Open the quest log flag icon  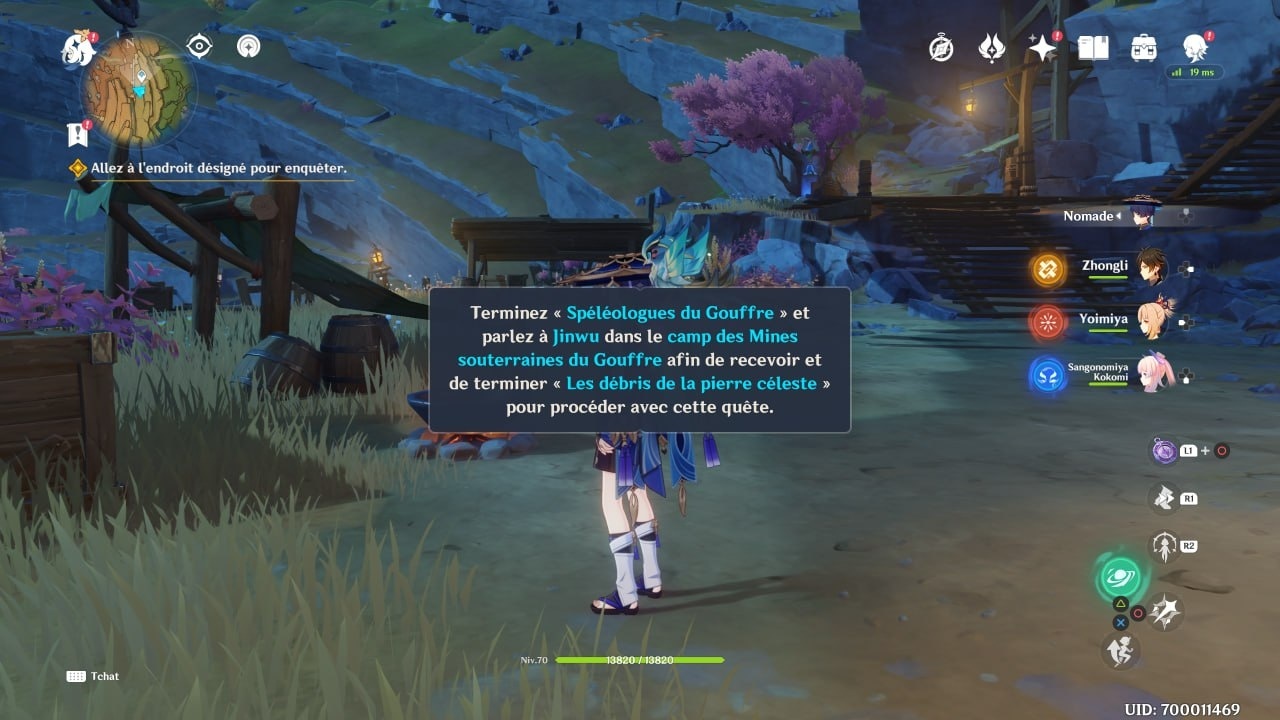[x=76, y=133]
